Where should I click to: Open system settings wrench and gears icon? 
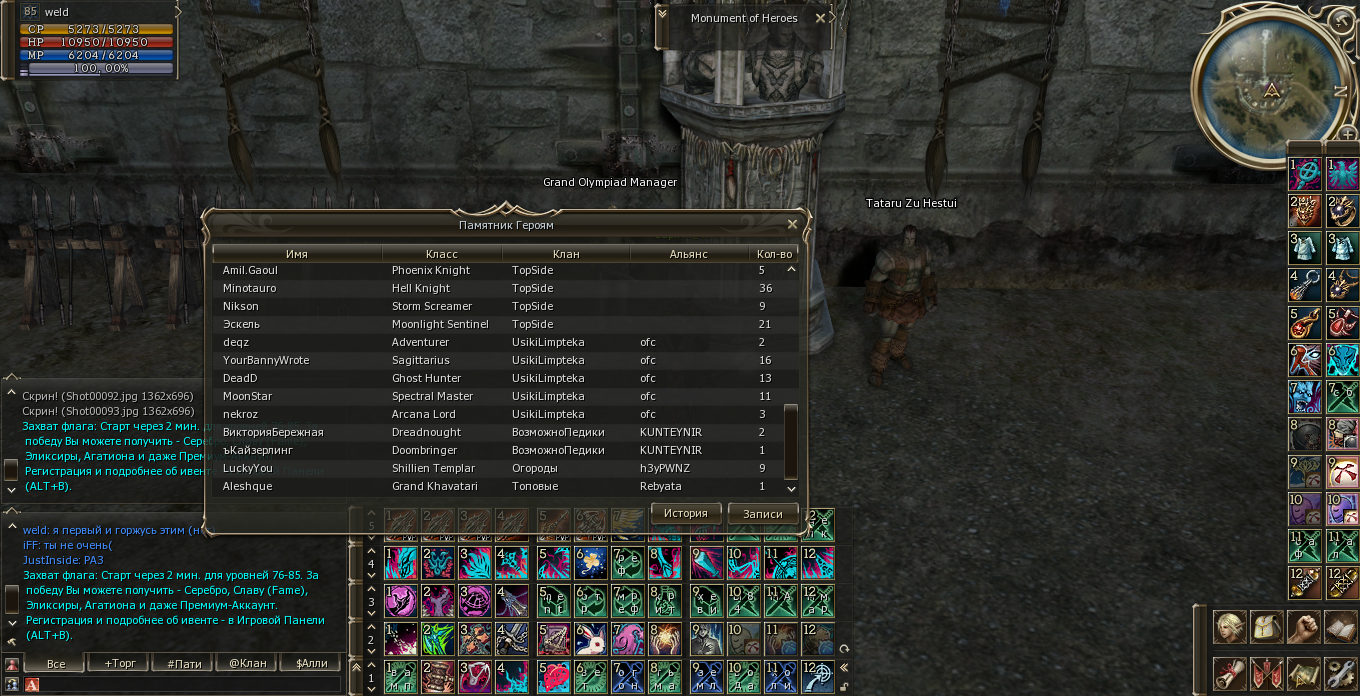tap(1339, 673)
